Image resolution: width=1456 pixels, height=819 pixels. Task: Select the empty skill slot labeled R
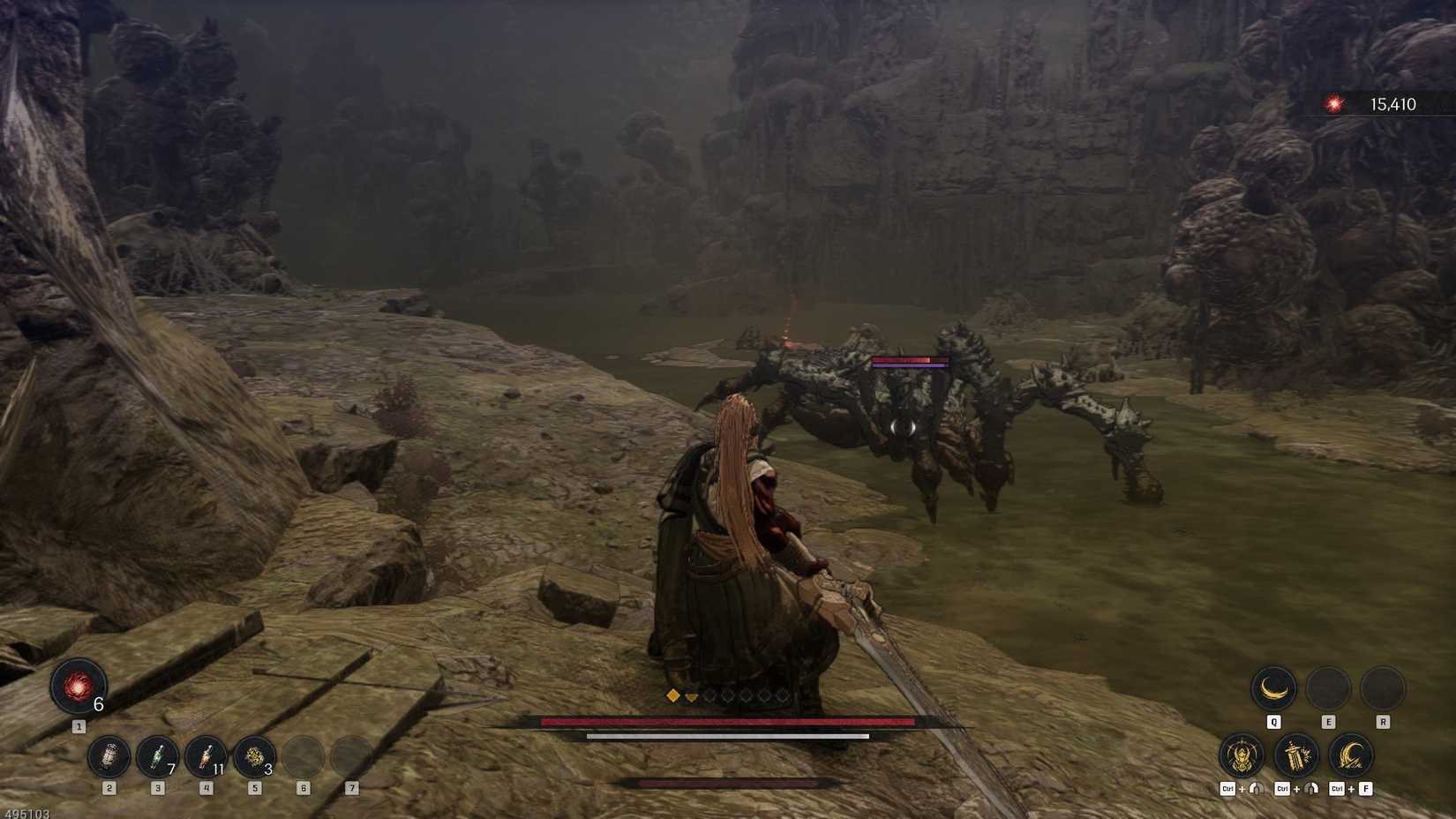point(1378,690)
